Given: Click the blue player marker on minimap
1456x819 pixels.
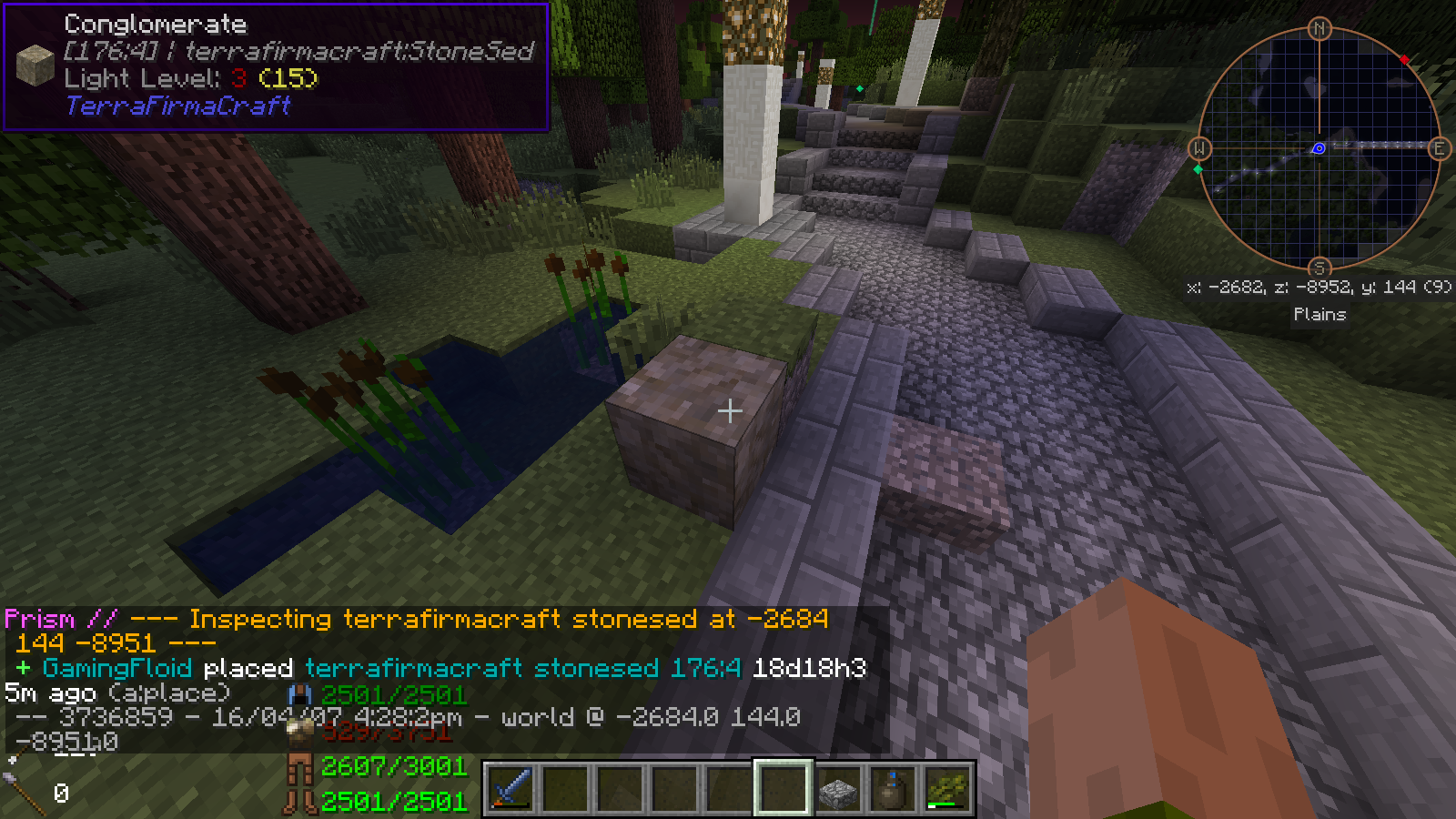Looking at the screenshot, I should [x=1318, y=148].
